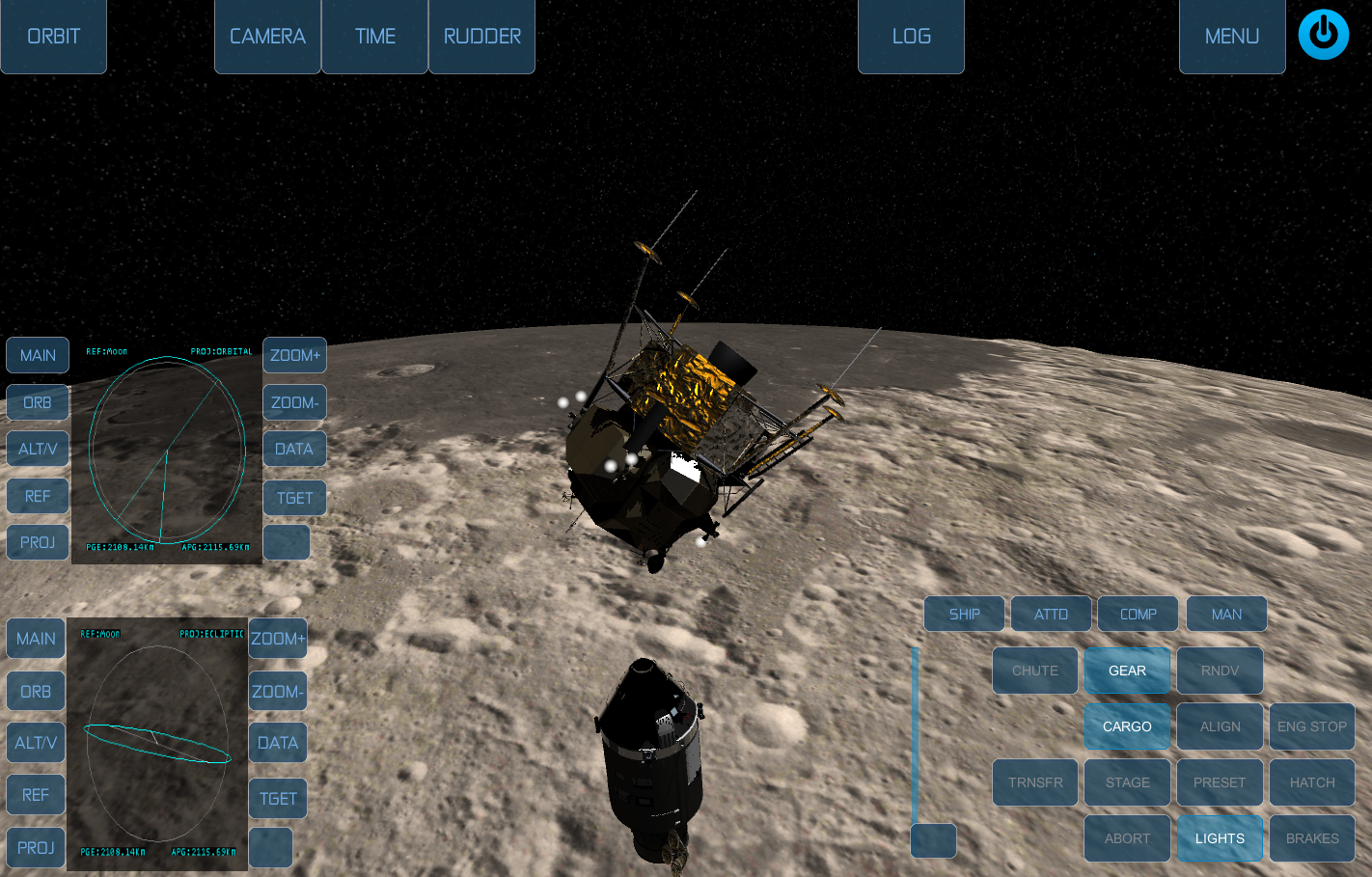Select ORB mode on the lower MFD

(x=36, y=691)
